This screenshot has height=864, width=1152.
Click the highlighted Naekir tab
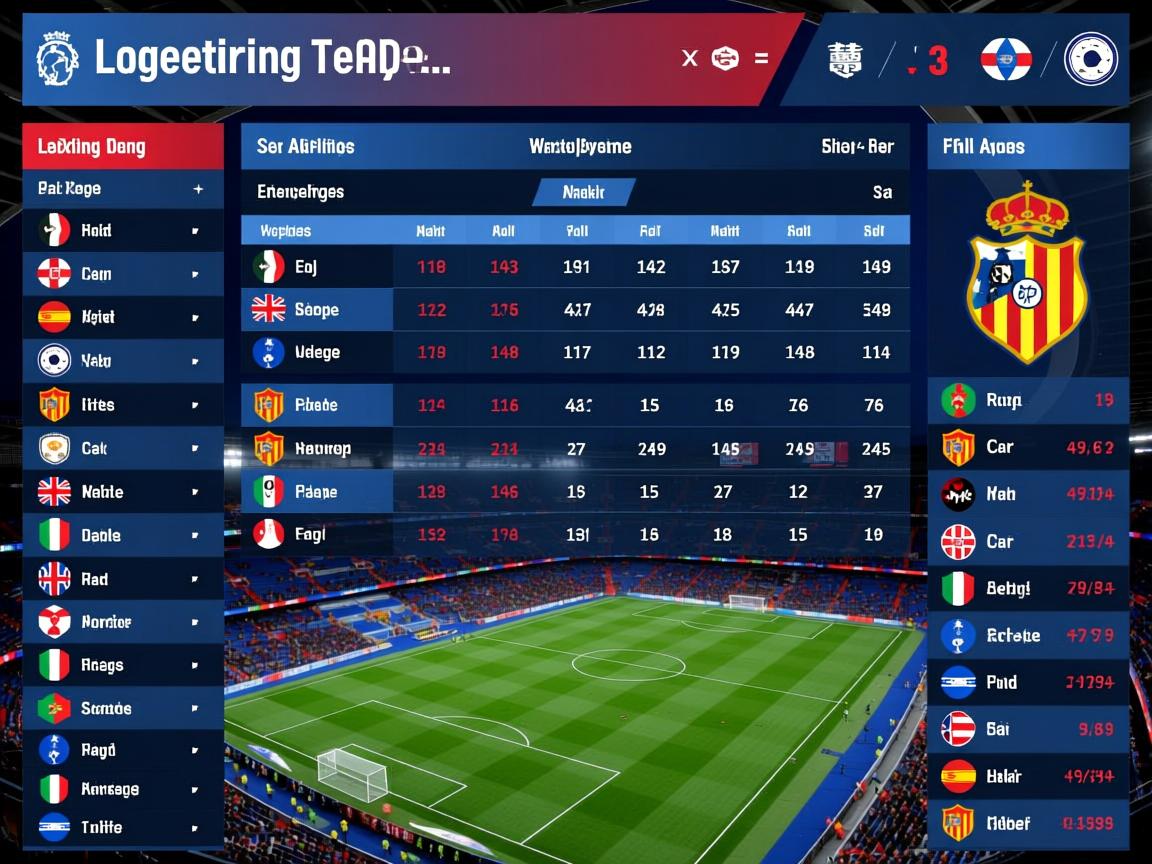(583, 192)
